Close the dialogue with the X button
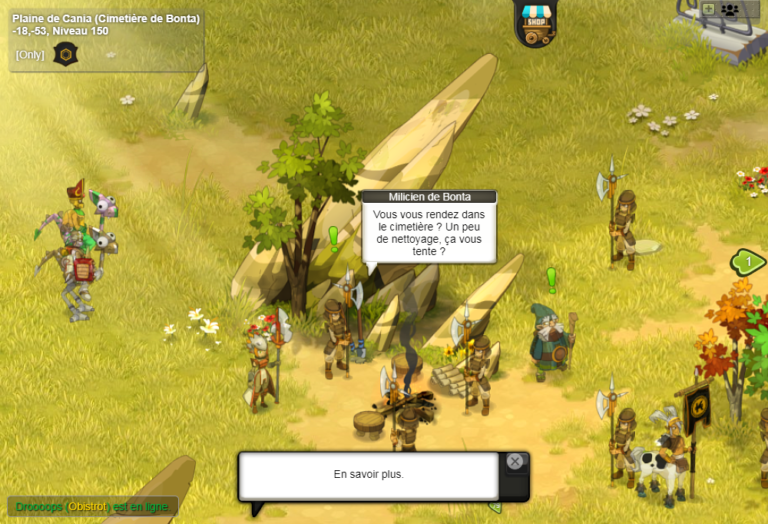 (x=514, y=461)
